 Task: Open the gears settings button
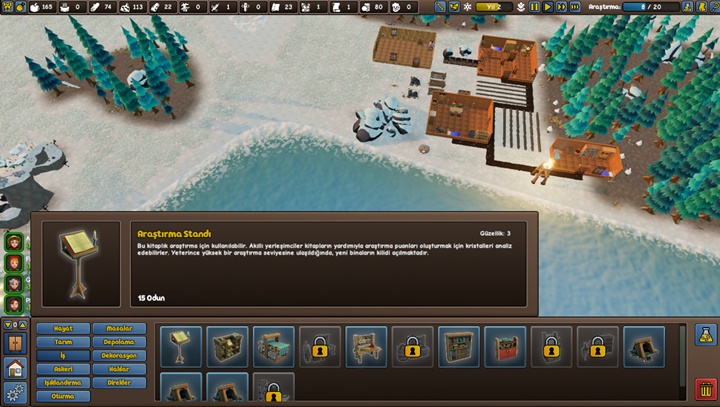[14, 392]
